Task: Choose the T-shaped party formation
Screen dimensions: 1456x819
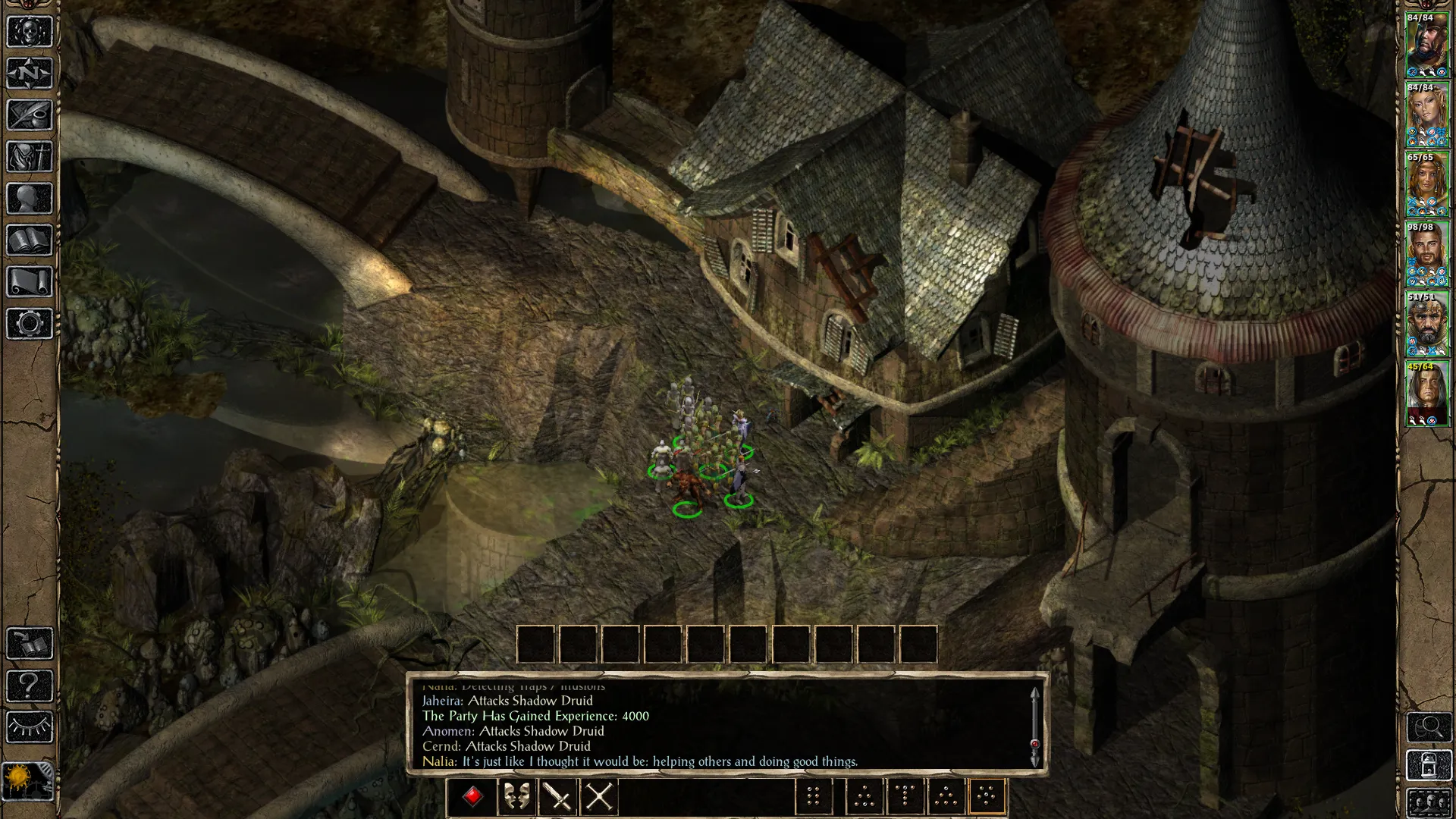Action: click(x=905, y=797)
